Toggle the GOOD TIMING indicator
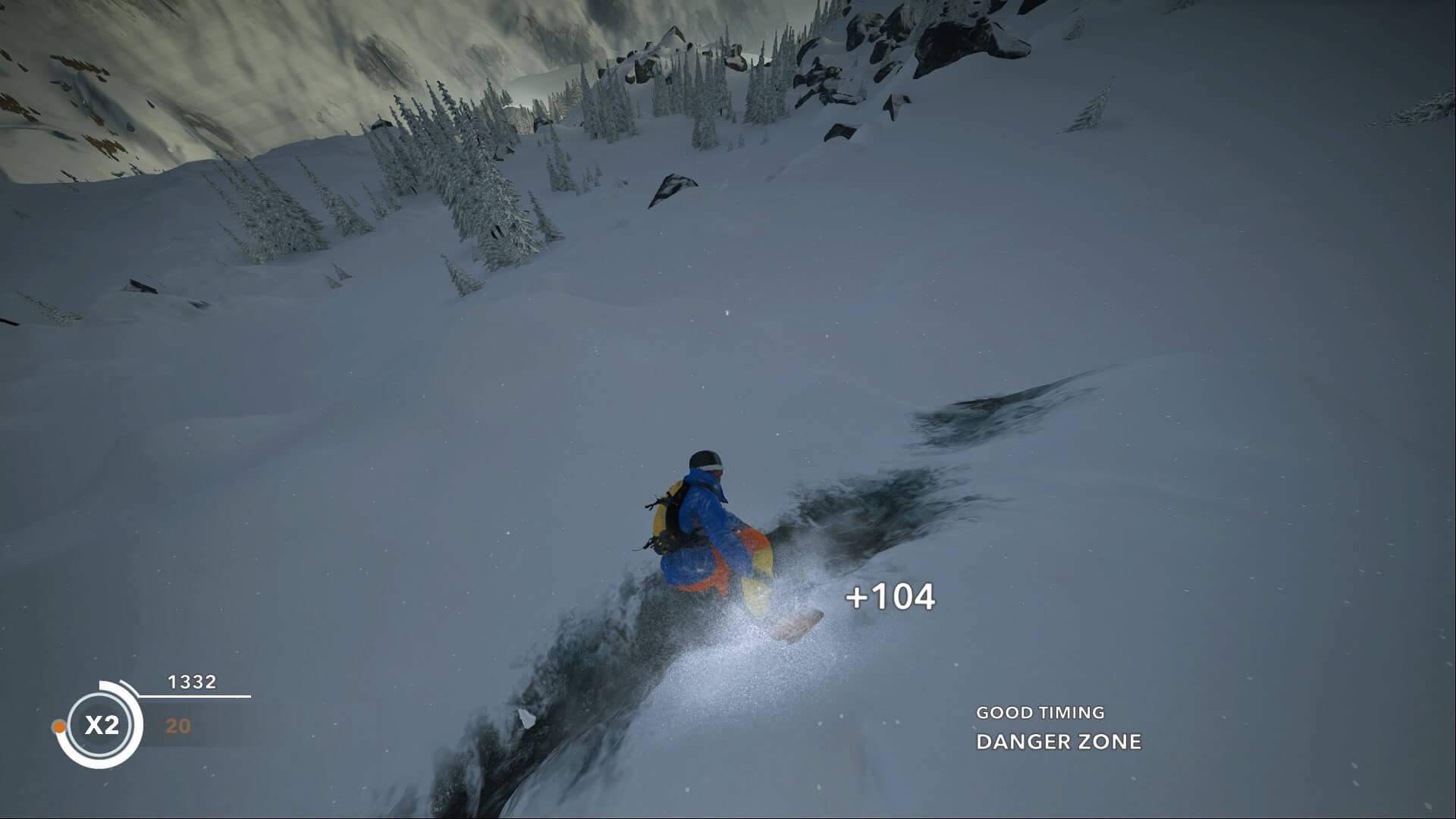The height and width of the screenshot is (819, 1456). (1040, 712)
